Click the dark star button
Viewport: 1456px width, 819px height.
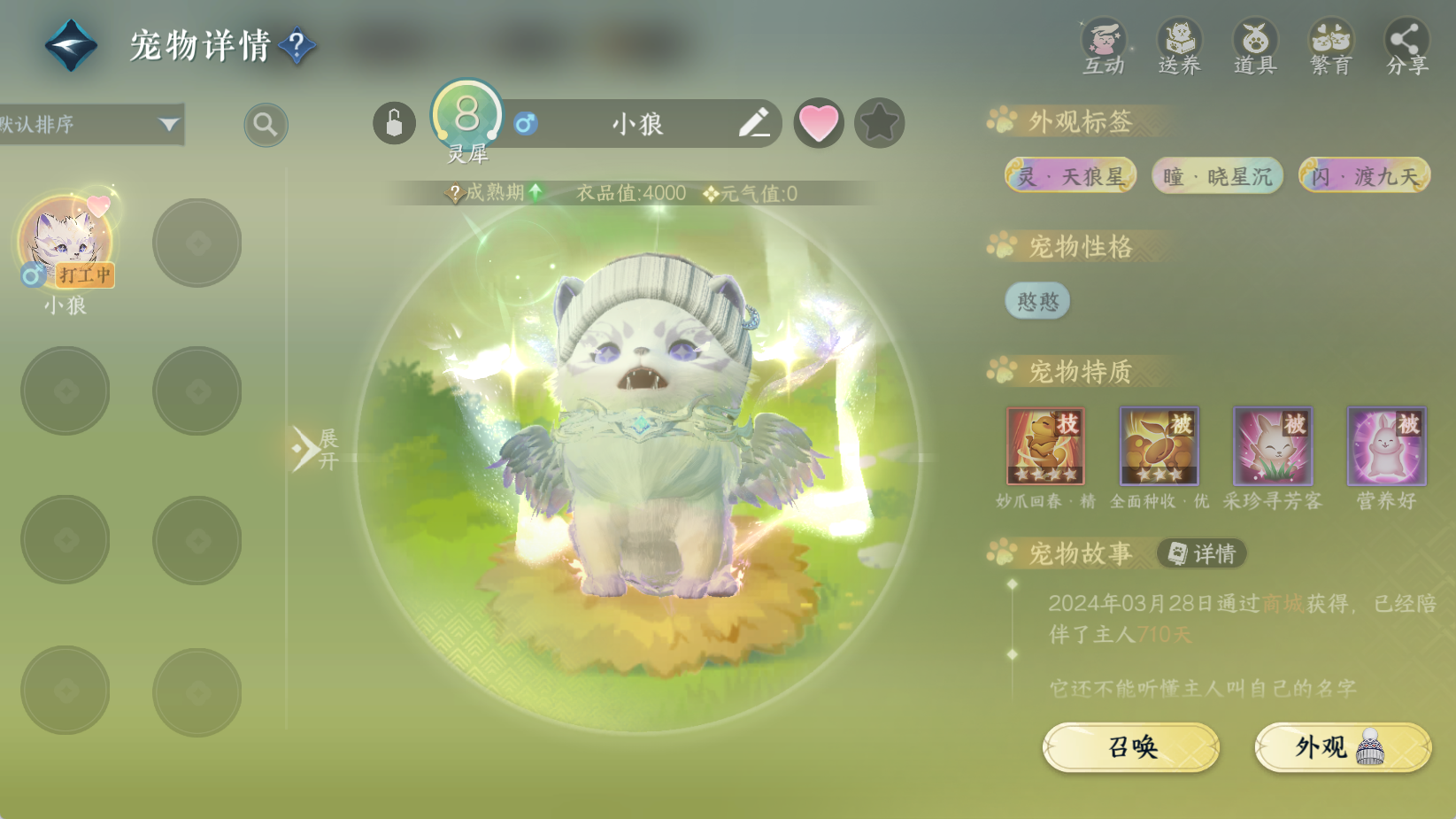click(879, 123)
